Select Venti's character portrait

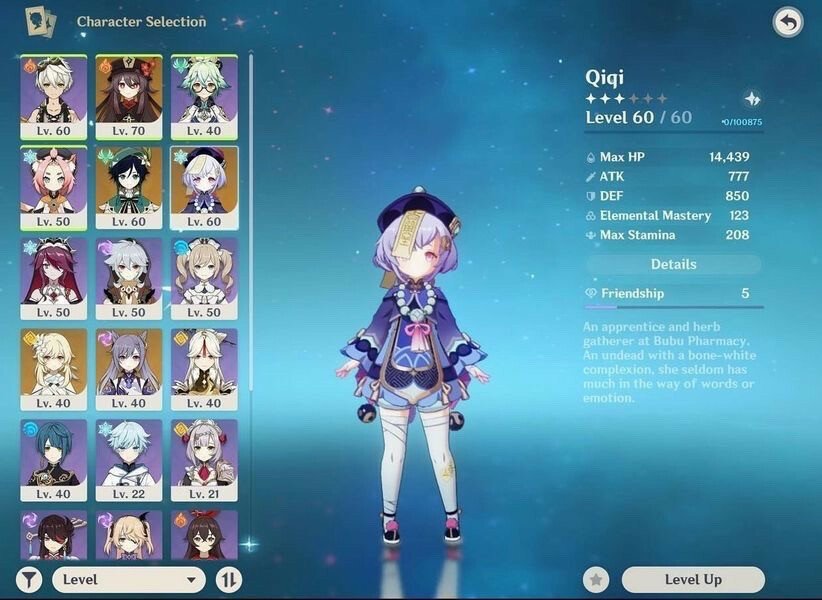129,187
